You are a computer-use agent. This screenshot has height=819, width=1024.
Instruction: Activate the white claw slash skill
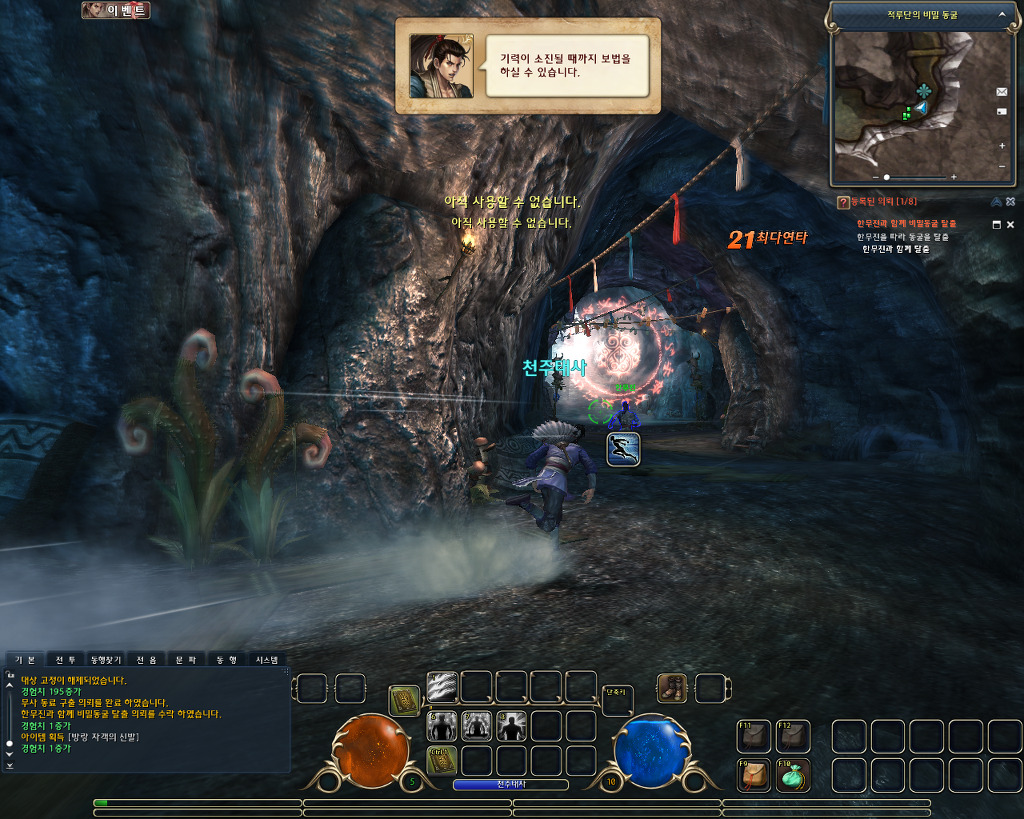[442, 686]
